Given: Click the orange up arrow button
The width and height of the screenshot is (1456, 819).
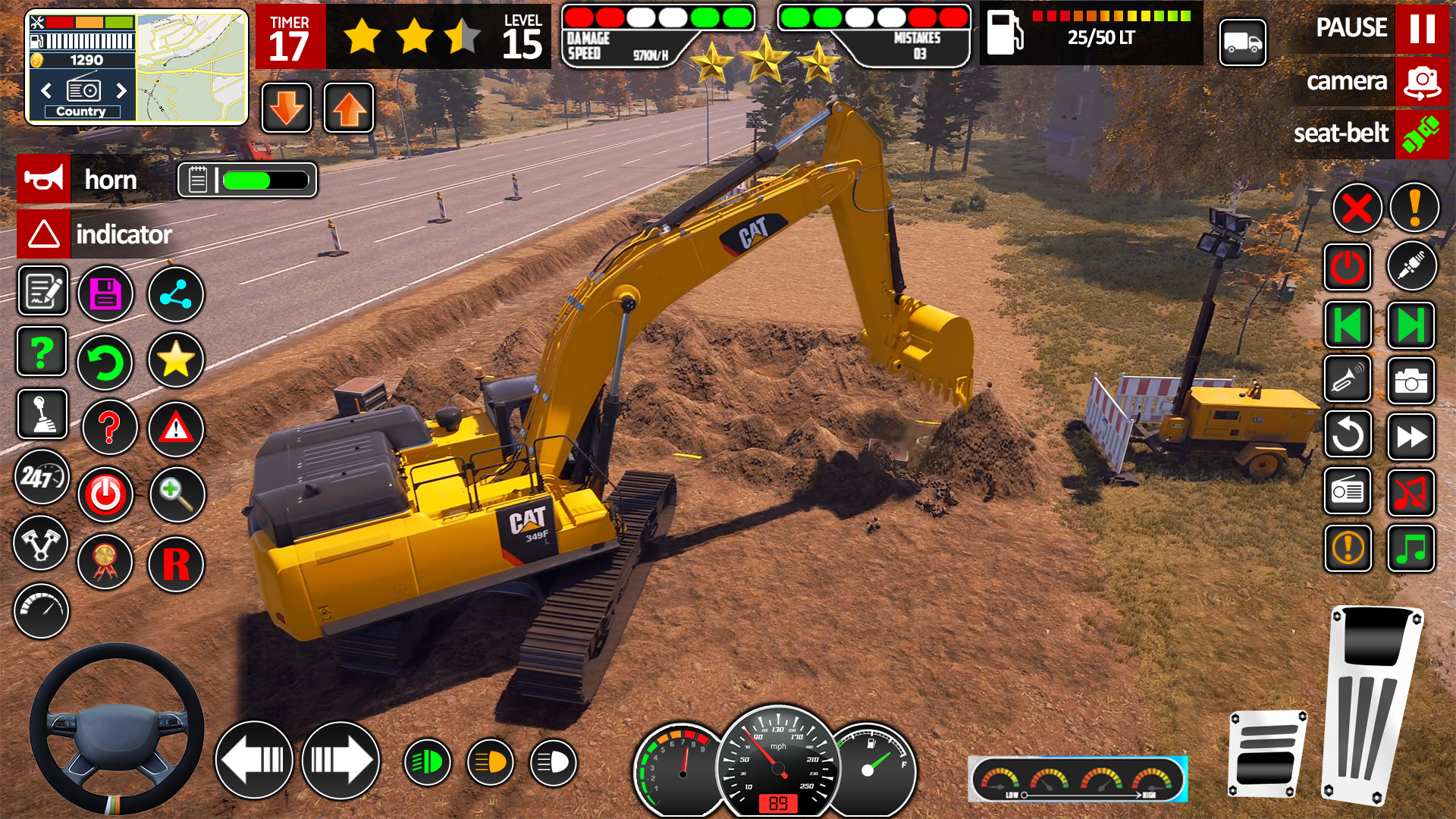Looking at the screenshot, I should [x=349, y=108].
